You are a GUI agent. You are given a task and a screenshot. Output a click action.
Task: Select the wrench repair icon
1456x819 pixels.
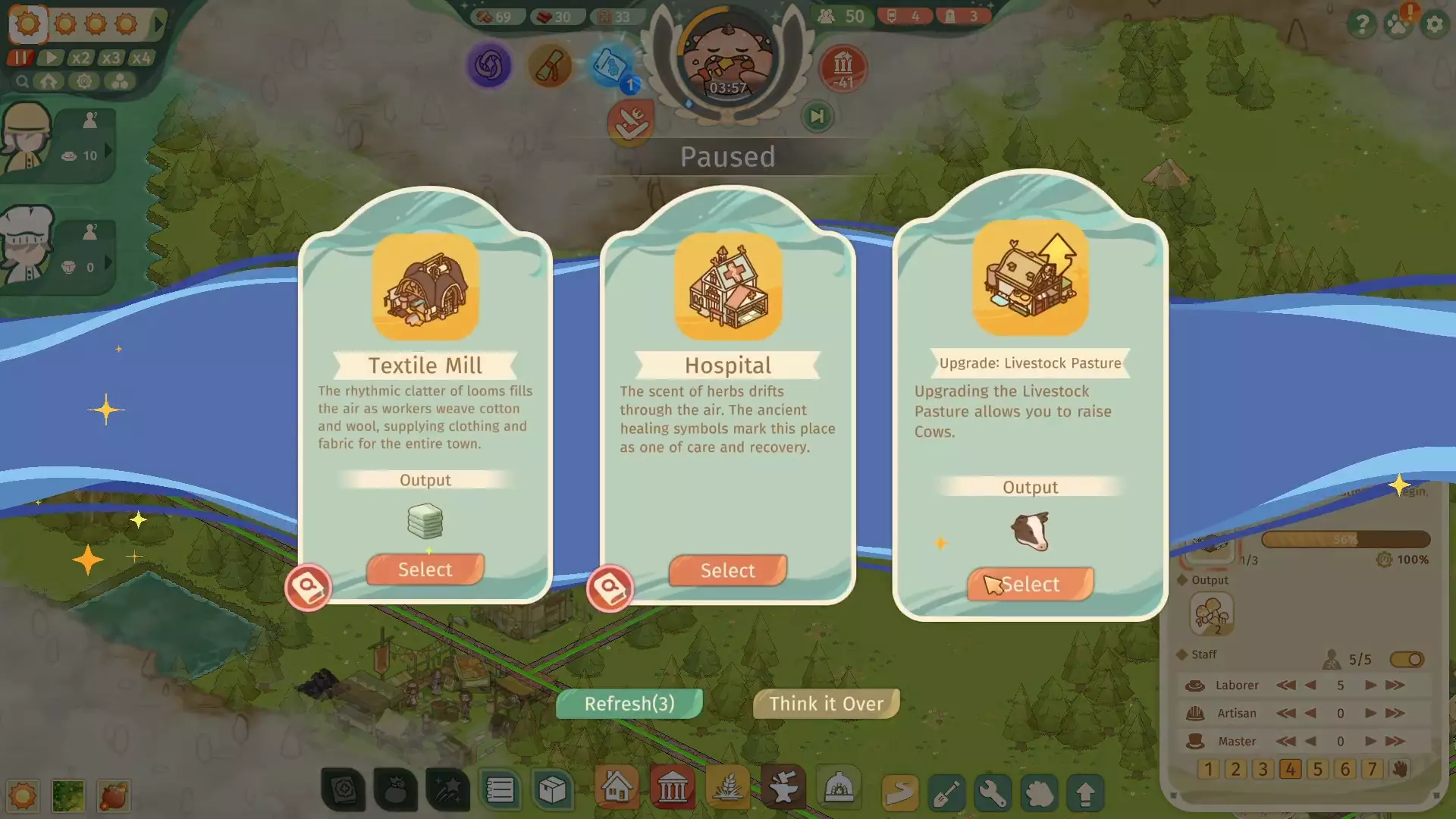pyautogui.click(x=993, y=792)
